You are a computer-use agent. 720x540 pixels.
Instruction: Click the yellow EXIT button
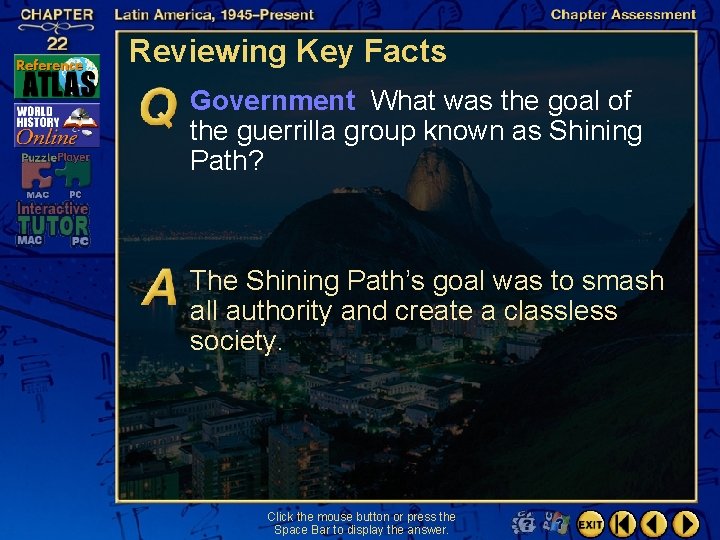(x=590, y=523)
